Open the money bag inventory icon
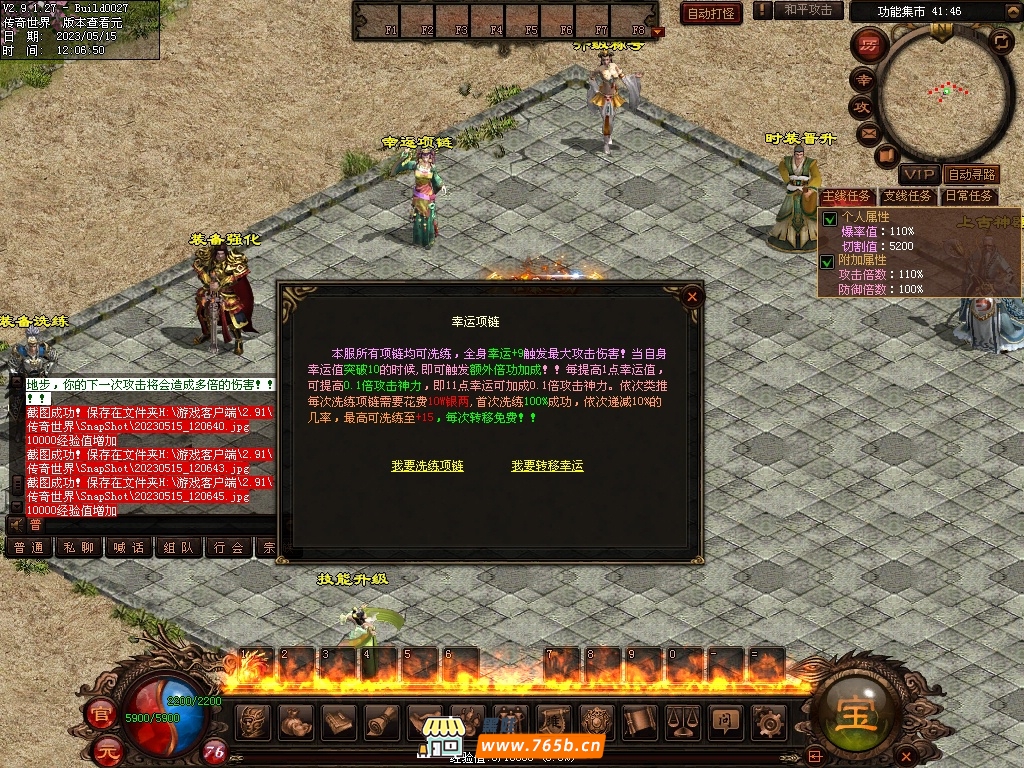1024x768 pixels. 295,720
